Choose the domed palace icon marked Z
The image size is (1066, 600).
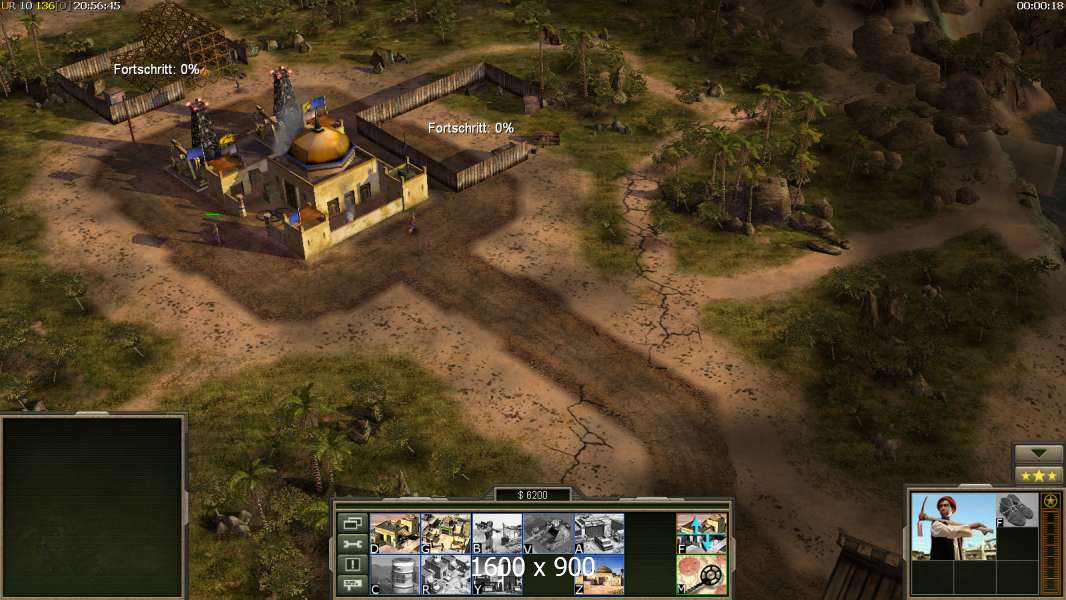[599, 575]
